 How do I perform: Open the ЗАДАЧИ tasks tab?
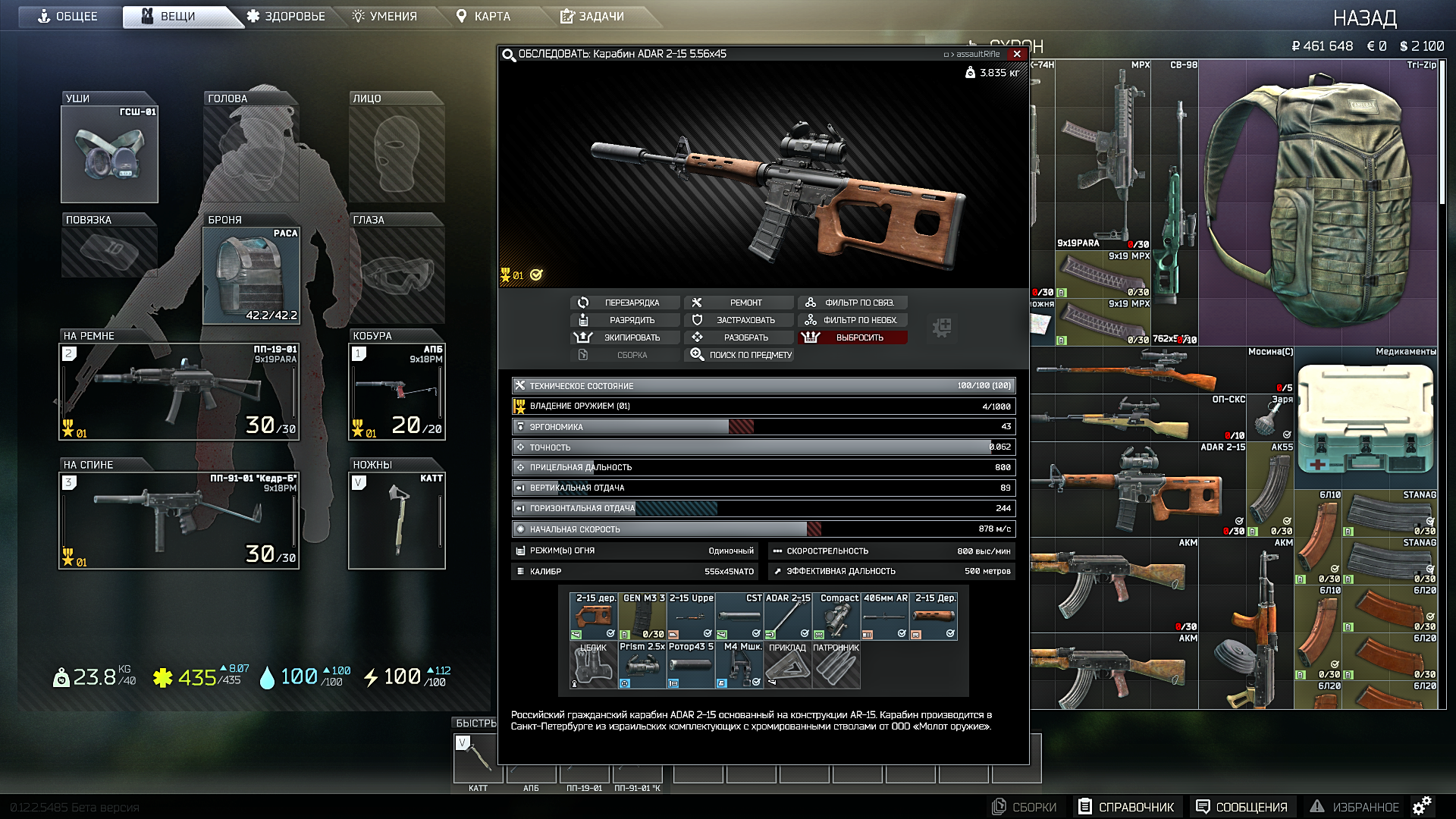[591, 15]
